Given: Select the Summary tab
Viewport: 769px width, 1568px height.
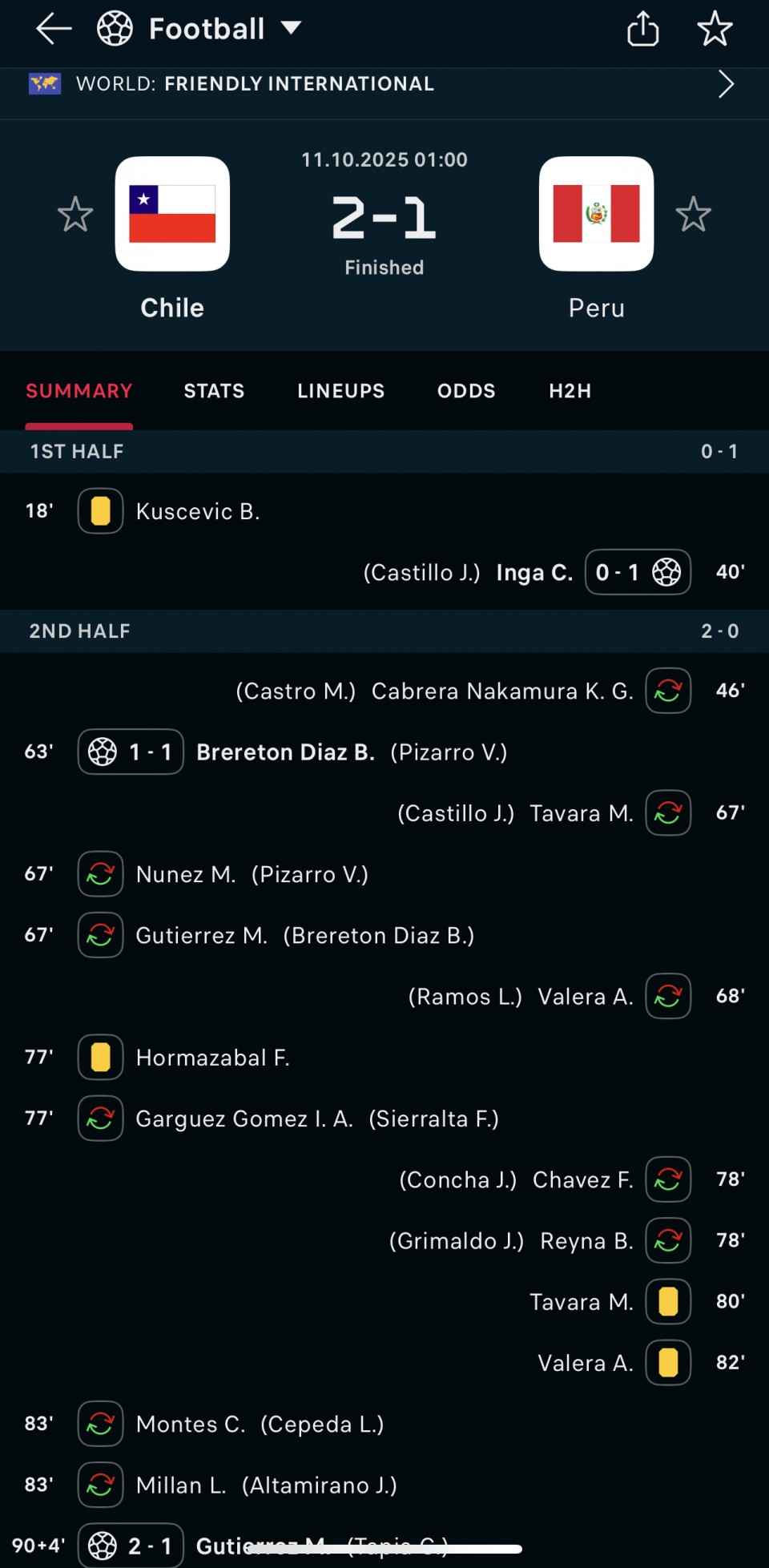Looking at the screenshot, I should tap(79, 391).
